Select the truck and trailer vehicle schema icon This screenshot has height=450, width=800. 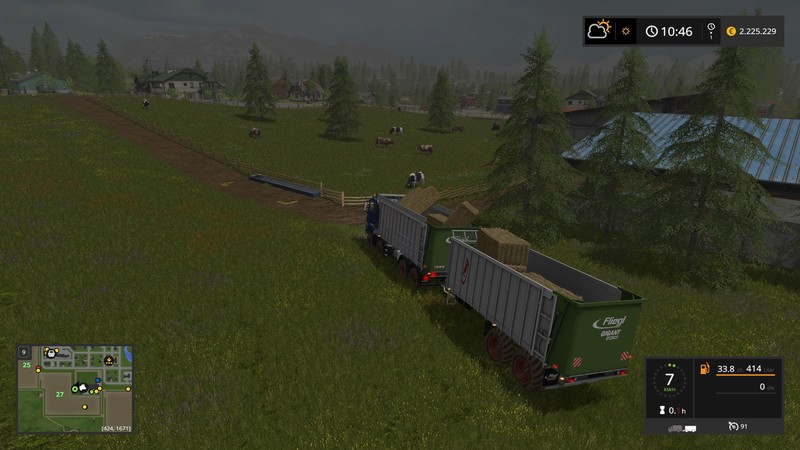682,428
